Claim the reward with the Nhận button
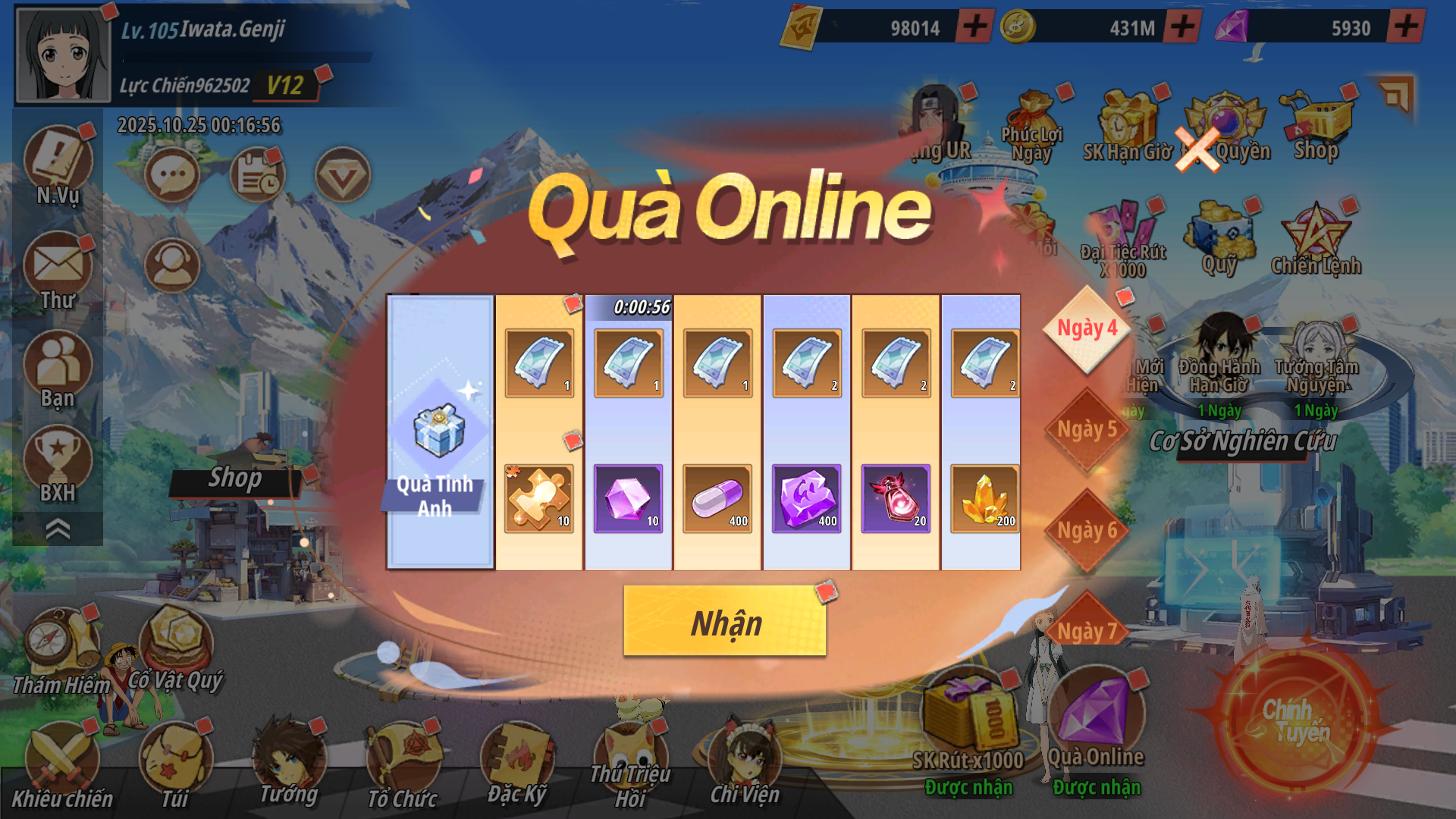The height and width of the screenshot is (819, 1456). 724,622
